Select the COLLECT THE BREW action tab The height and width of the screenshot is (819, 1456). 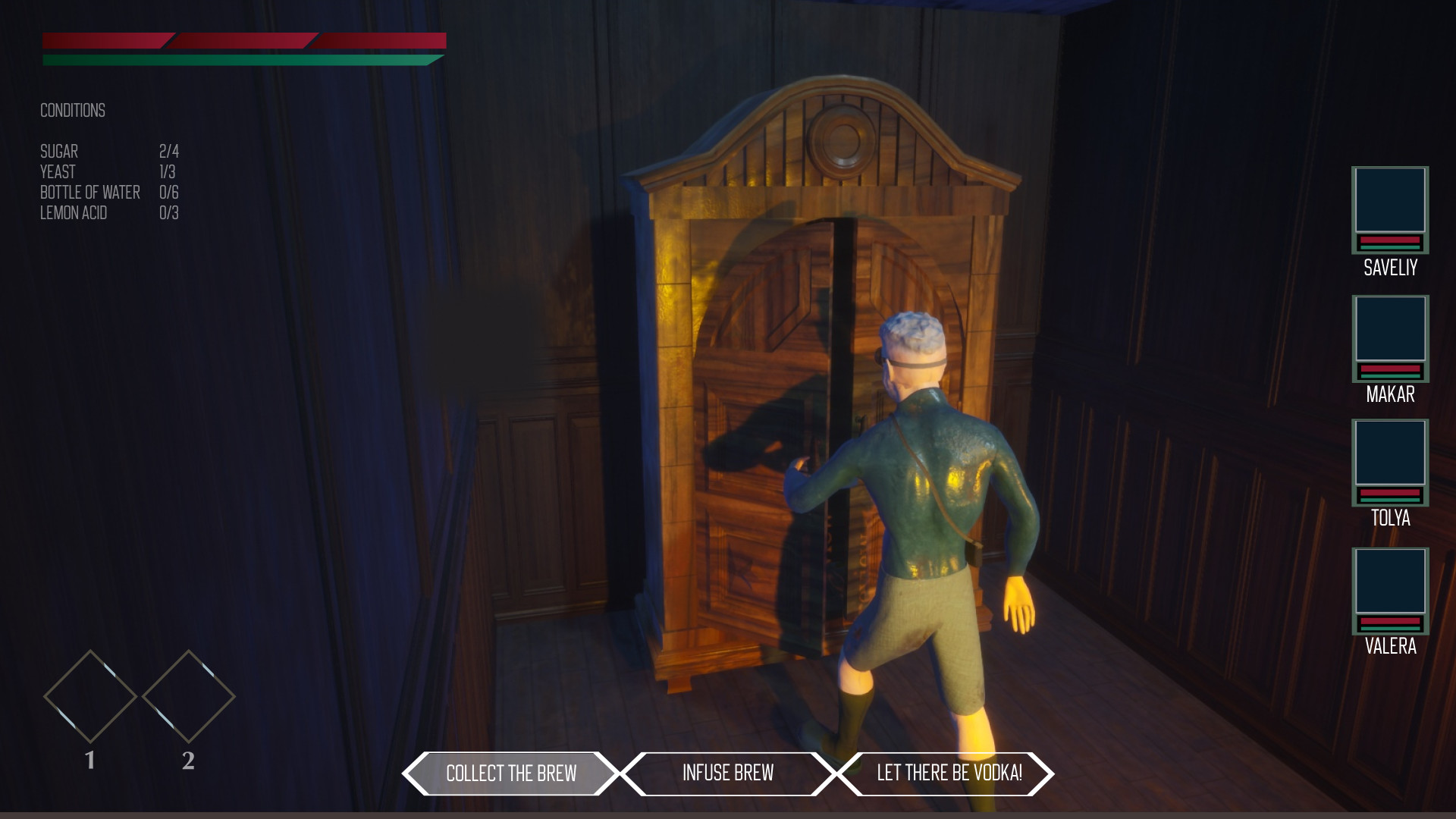coord(511,774)
